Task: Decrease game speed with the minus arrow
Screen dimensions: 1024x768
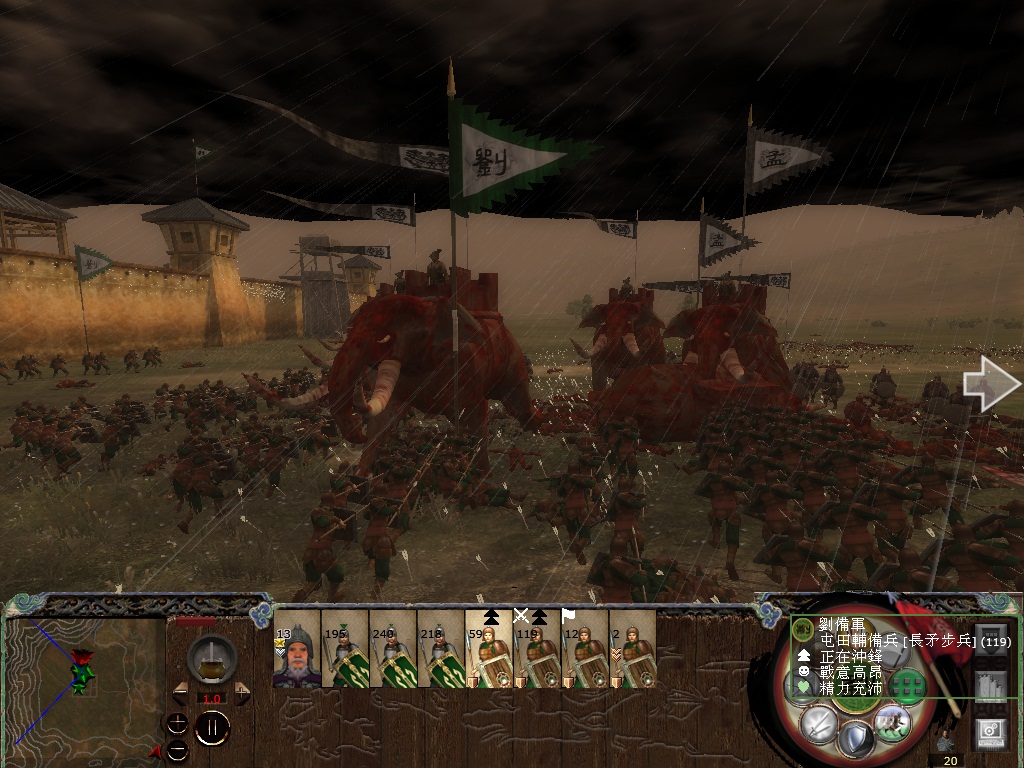Action: coord(180,693)
